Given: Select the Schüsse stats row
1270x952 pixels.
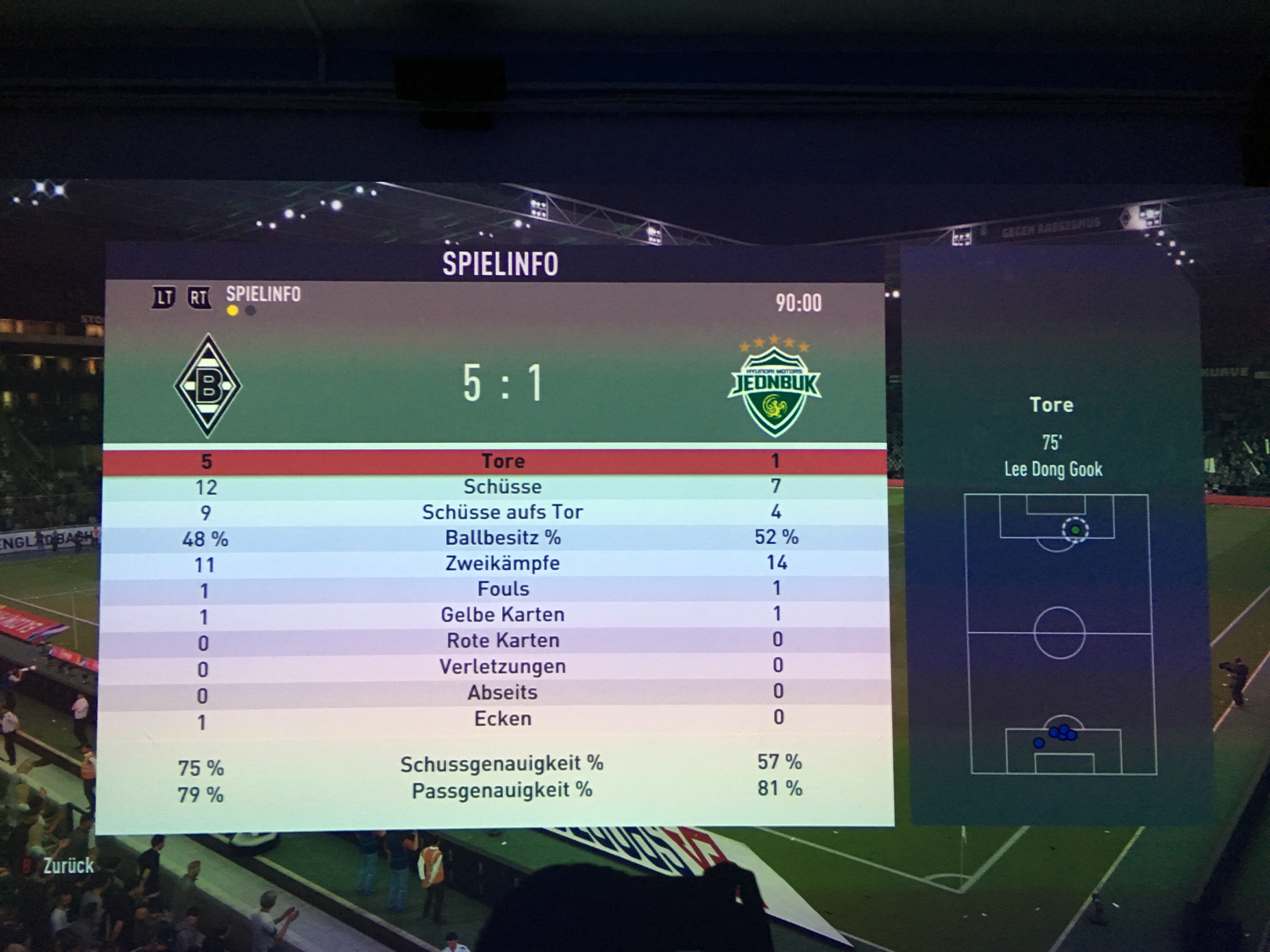Looking at the screenshot, I should (502, 487).
